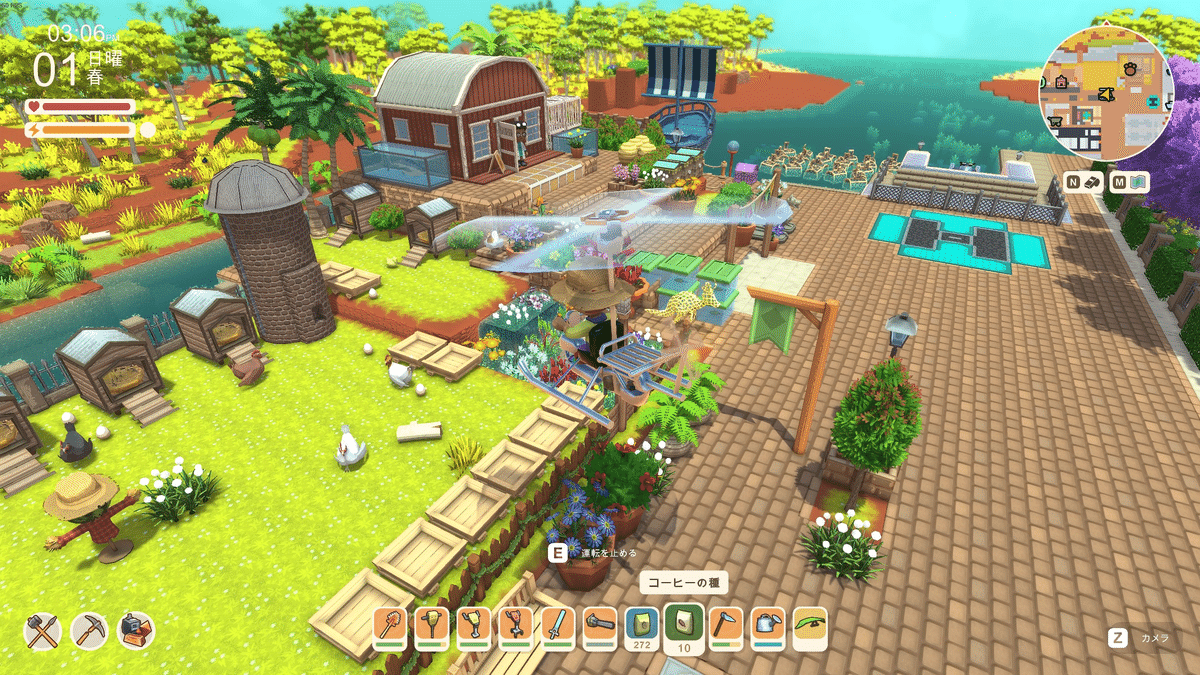This screenshot has height=675, width=1200.
Task: Select the green glider hotbar slot
Action: click(x=810, y=625)
